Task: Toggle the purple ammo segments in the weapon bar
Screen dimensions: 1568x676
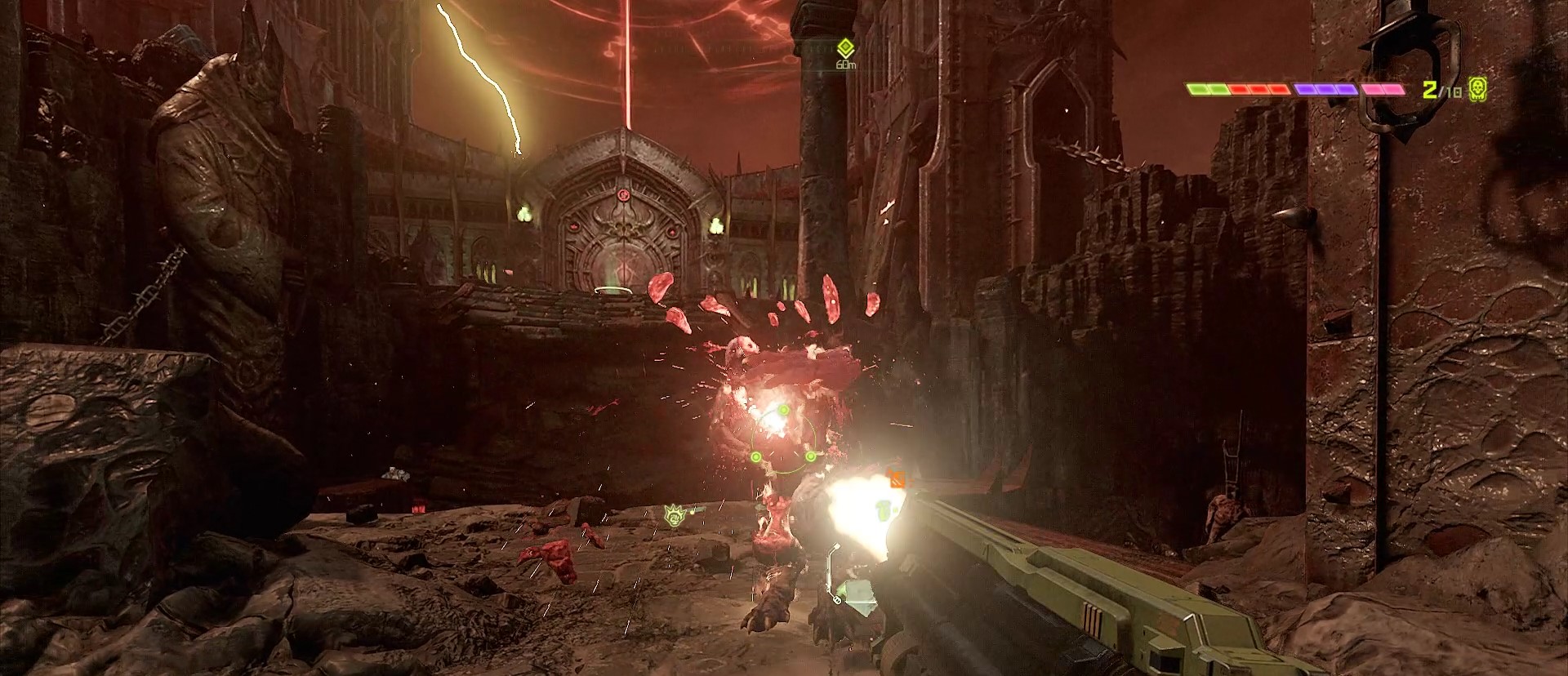Action: point(1324,90)
